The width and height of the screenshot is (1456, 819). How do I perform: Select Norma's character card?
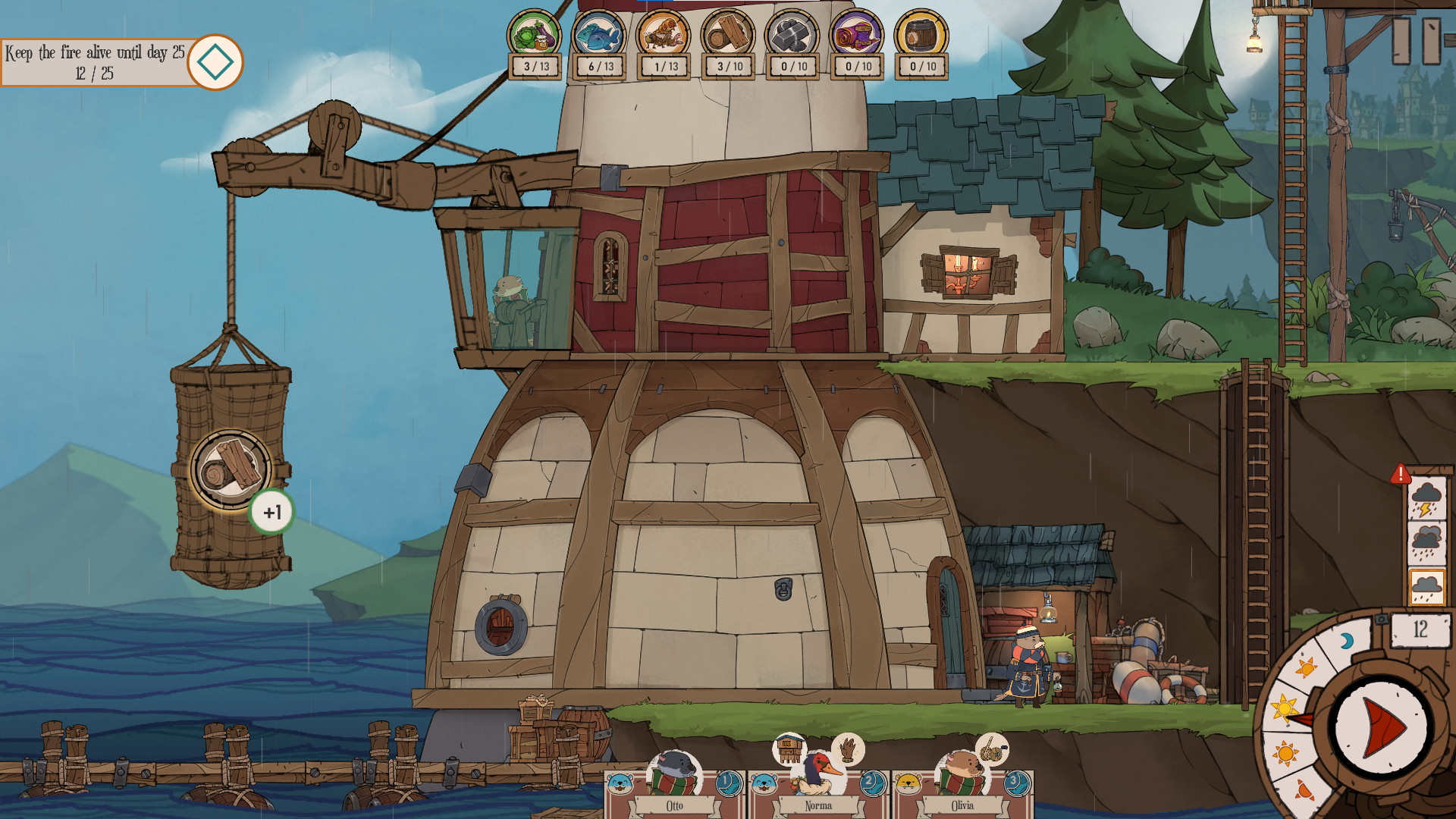[x=817, y=789]
